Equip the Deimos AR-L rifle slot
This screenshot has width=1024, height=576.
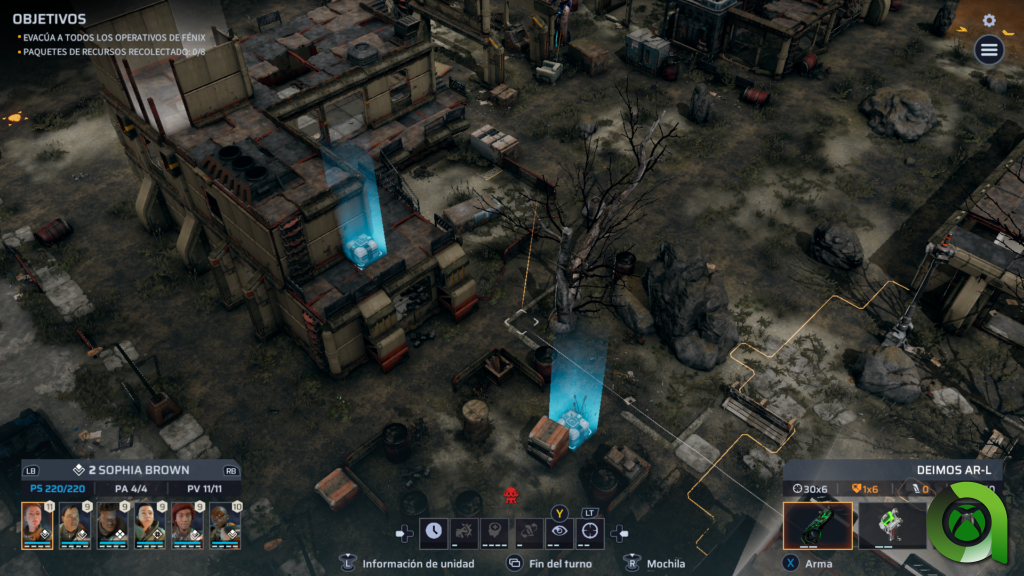click(817, 526)
